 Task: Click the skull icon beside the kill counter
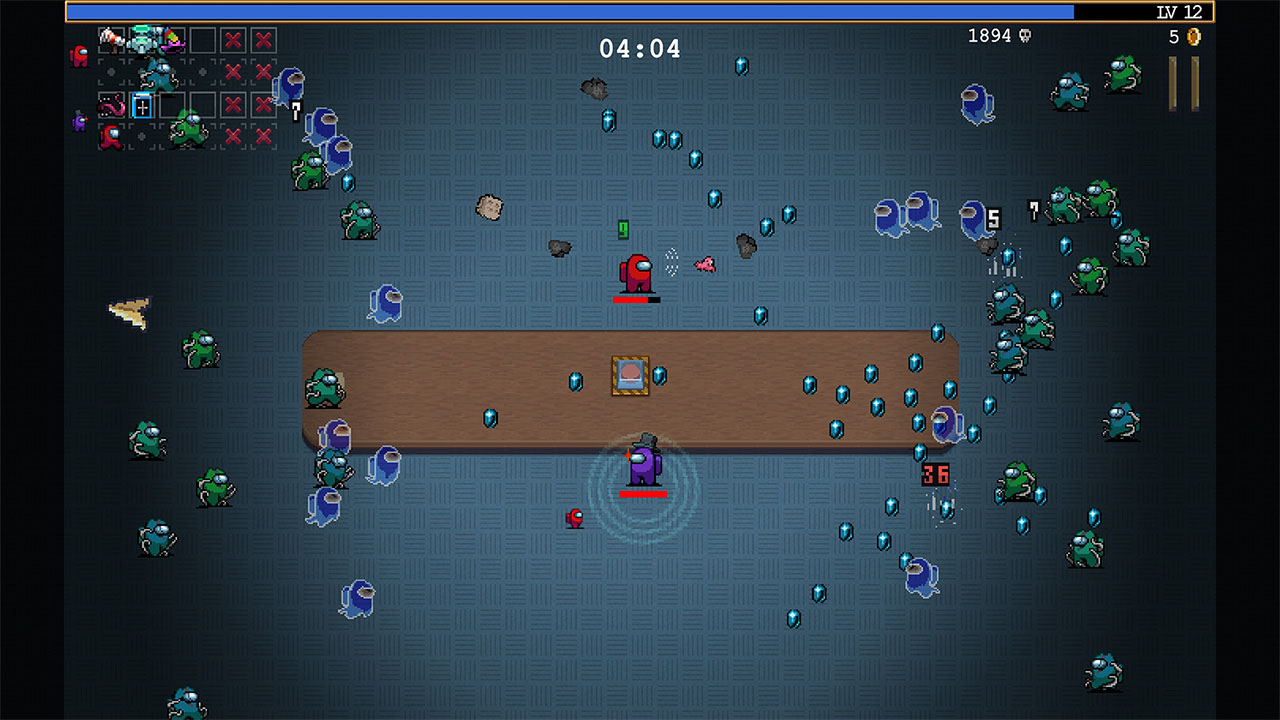1026,33
